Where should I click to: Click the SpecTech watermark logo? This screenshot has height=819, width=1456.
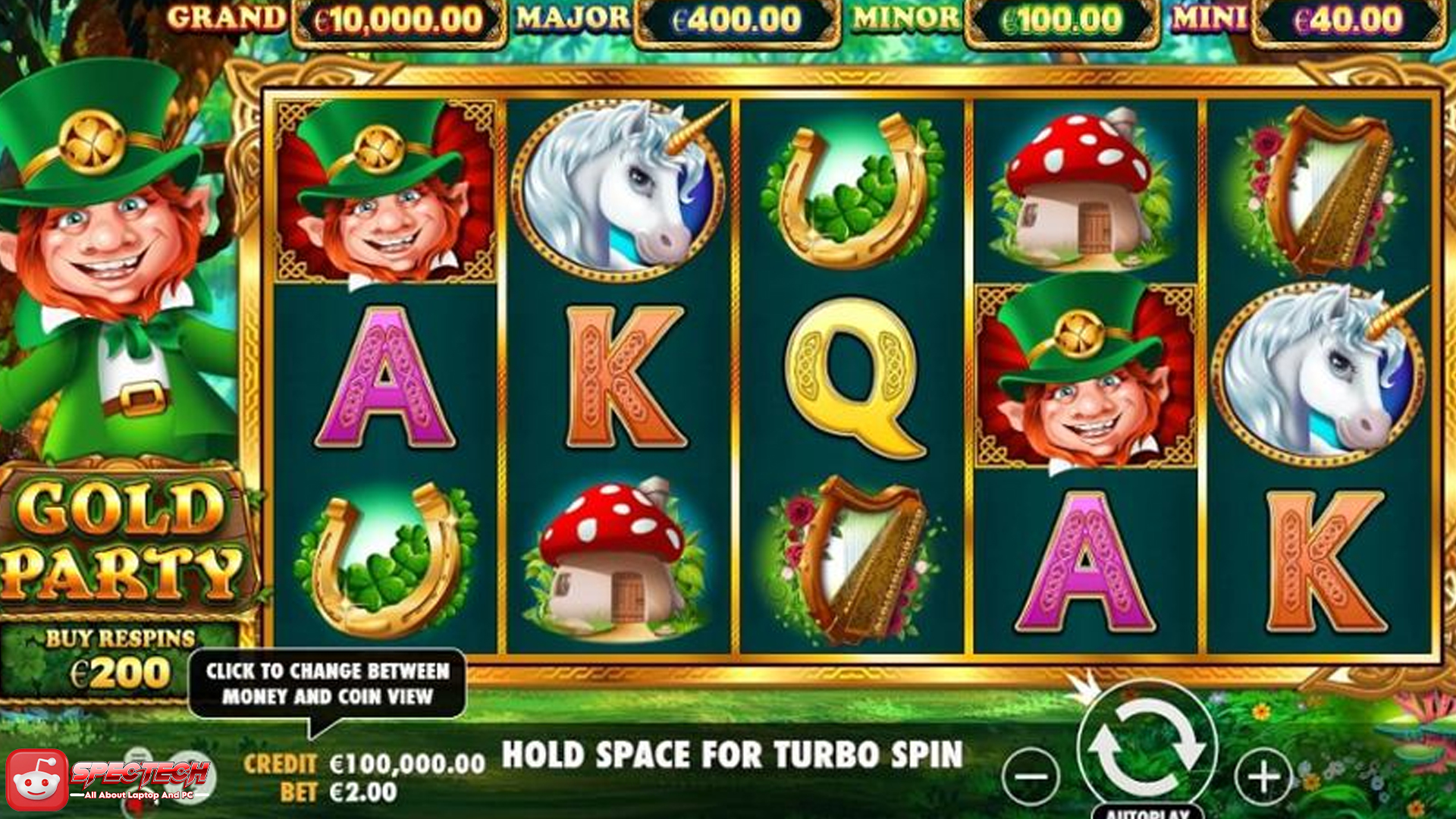click(x=106, y=780)
